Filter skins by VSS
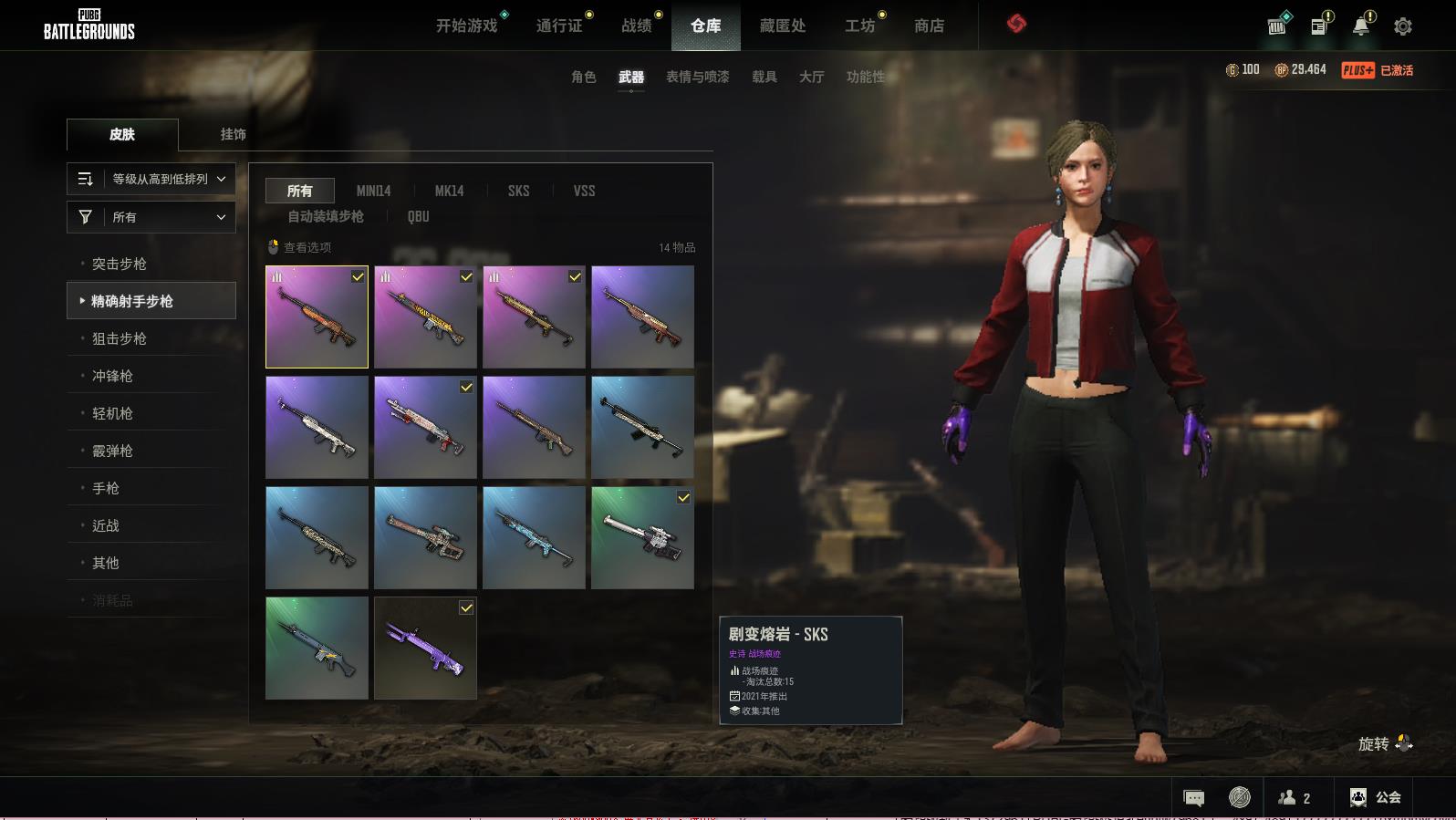This screenshot has width=1456, height=820. 584,191
